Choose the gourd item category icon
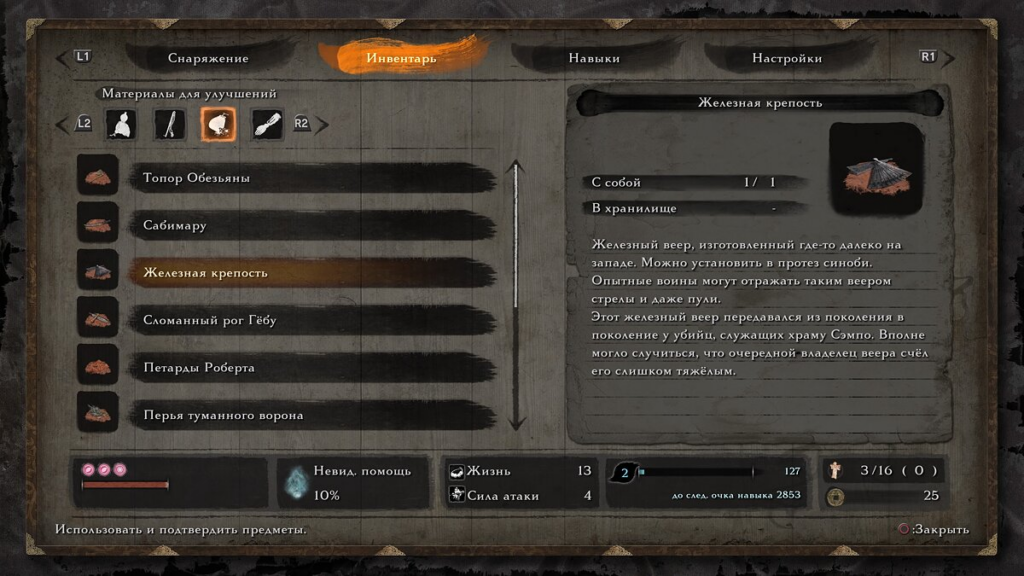This screenshot has height=576, width=1024. coord(122,124)
